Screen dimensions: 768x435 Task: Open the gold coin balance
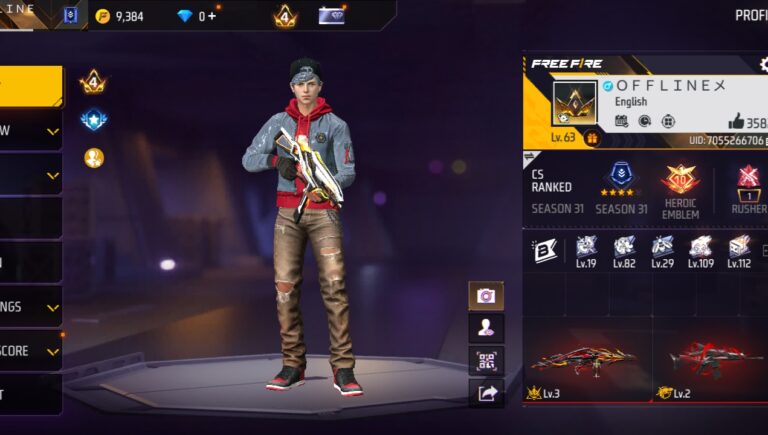click(x=120, y=16)
